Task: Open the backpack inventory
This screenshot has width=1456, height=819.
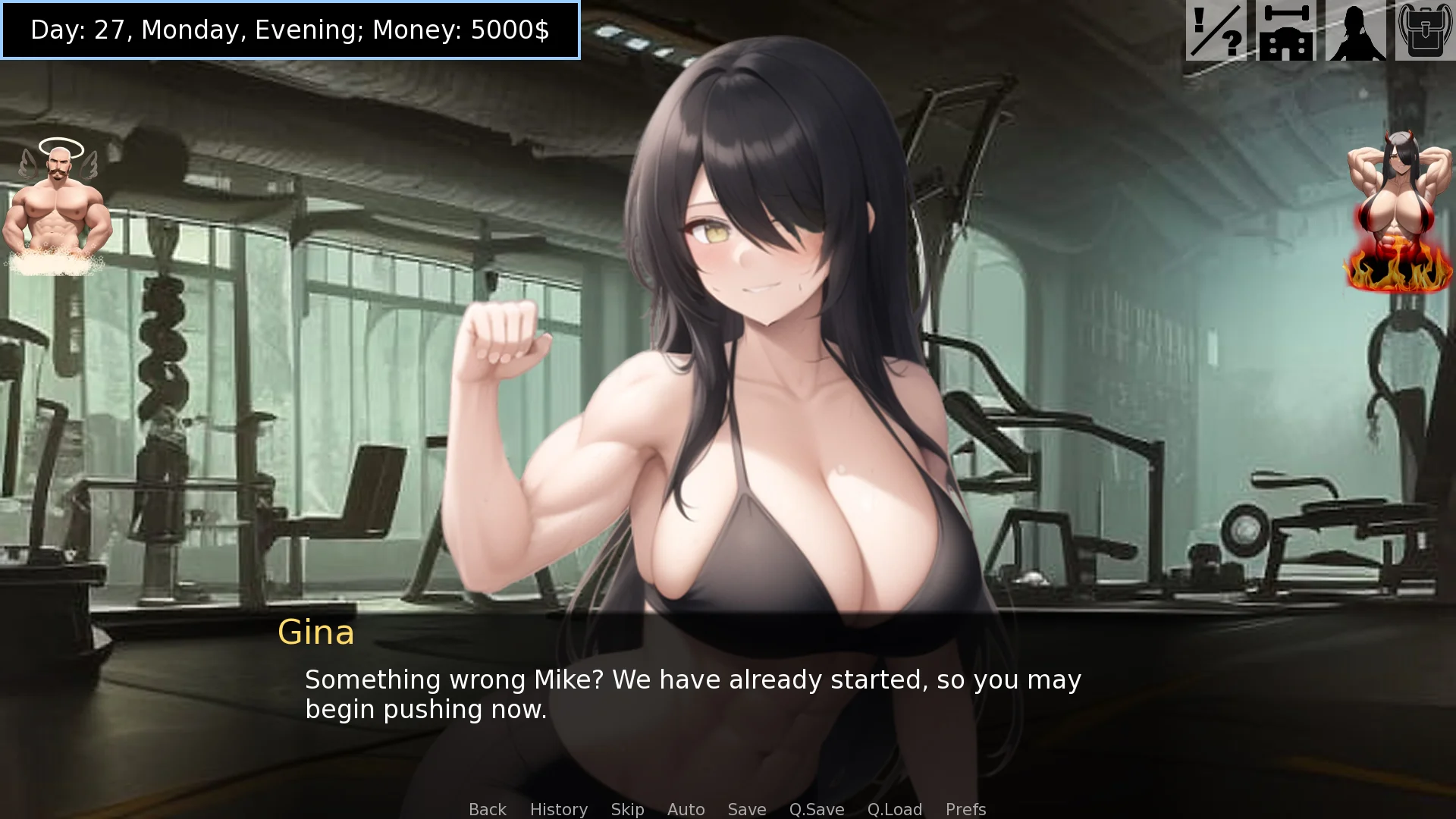Action: coord(1424,31)
